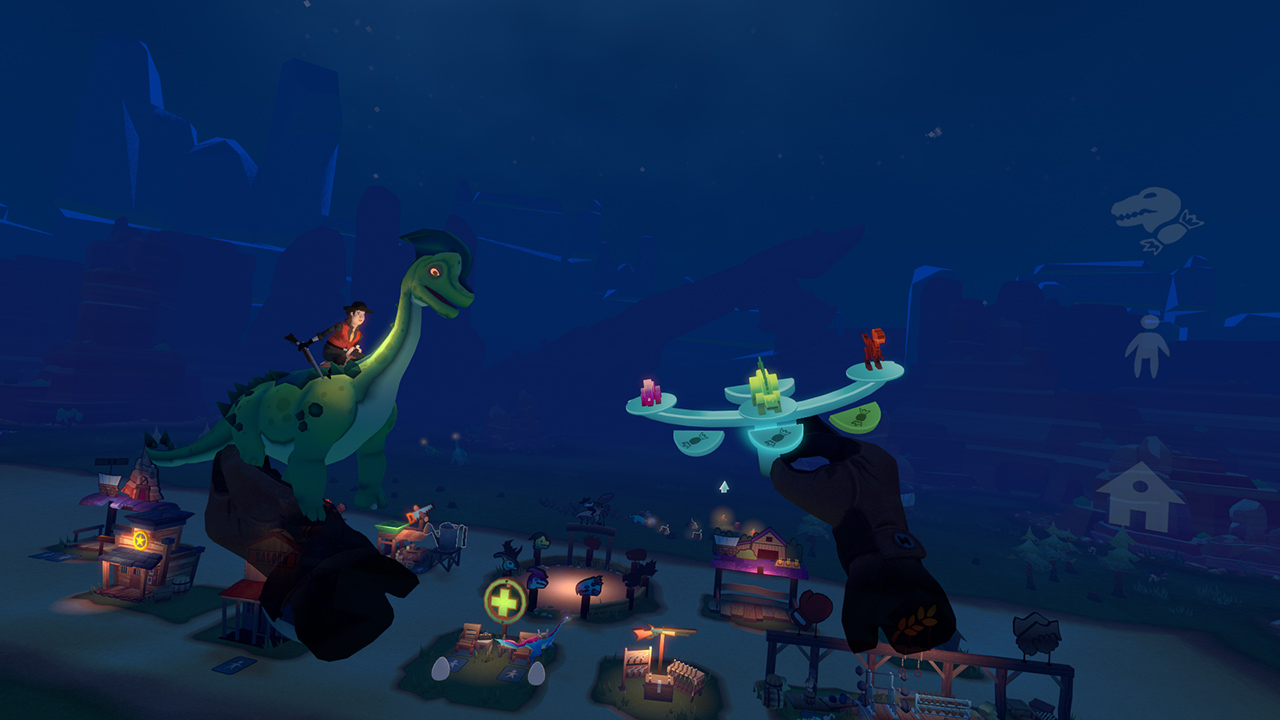Pick the pink crystal item on the hand wheel
This screenshot has width=1280, height=720.
(x=650, y=392)
